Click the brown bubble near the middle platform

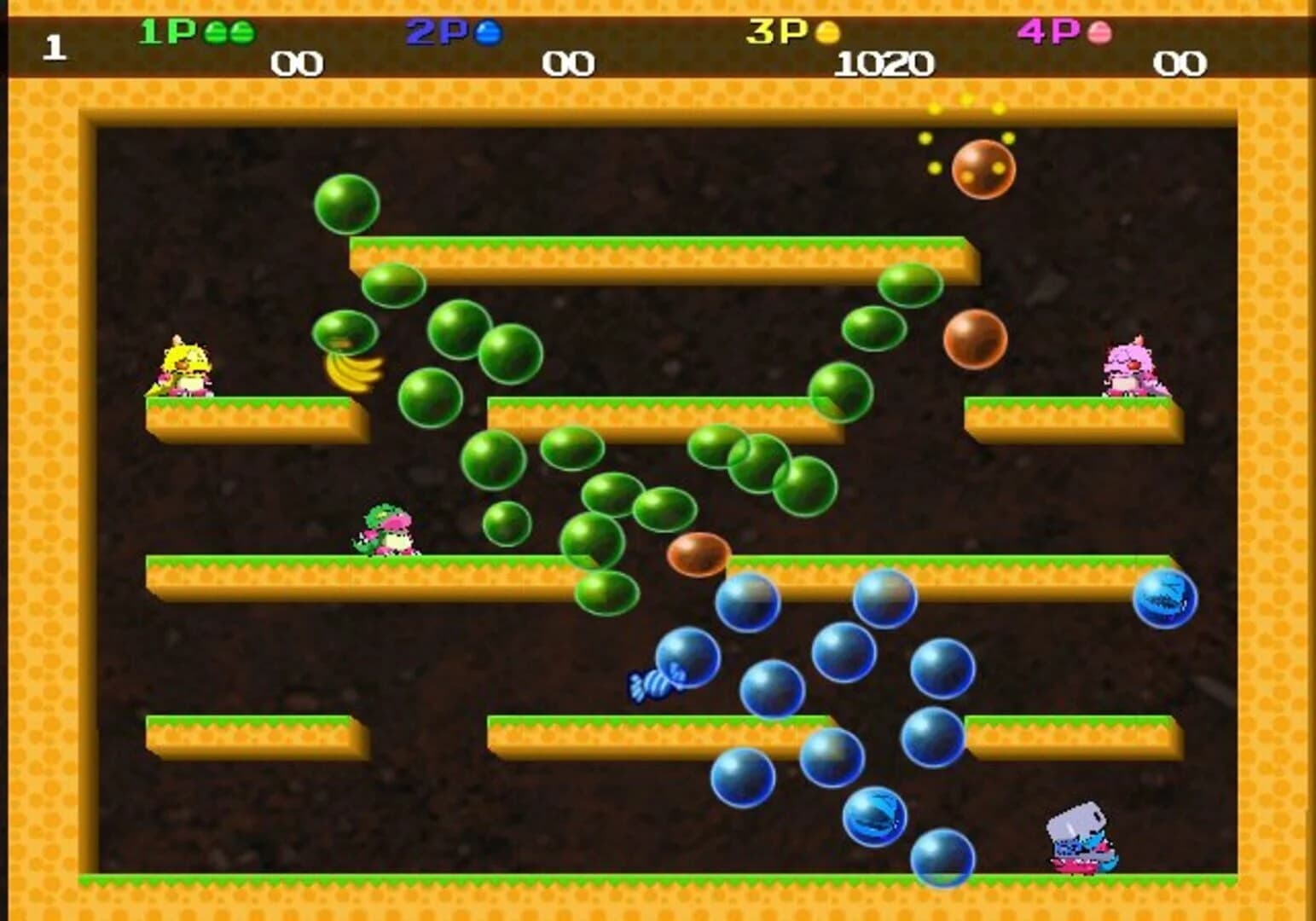point(699,555)
